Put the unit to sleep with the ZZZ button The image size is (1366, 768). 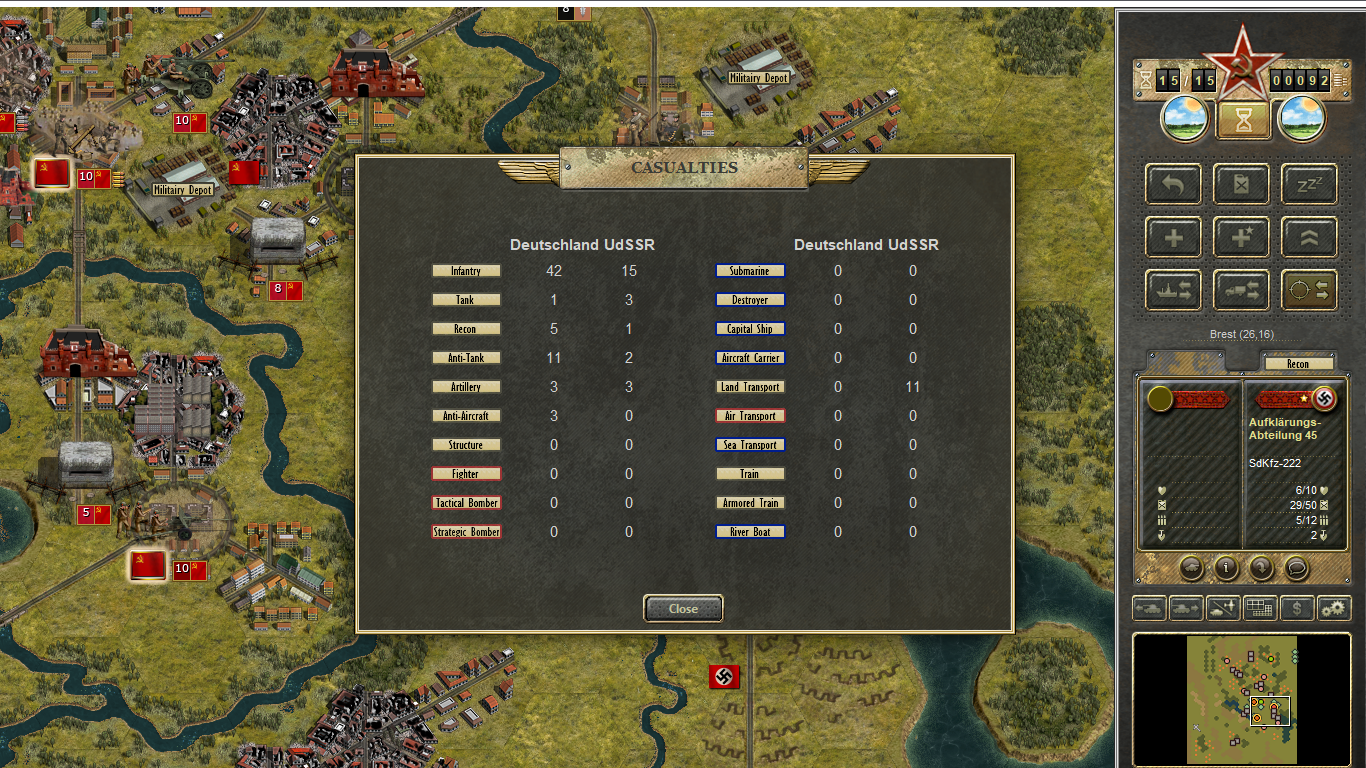coord(1309,185)
